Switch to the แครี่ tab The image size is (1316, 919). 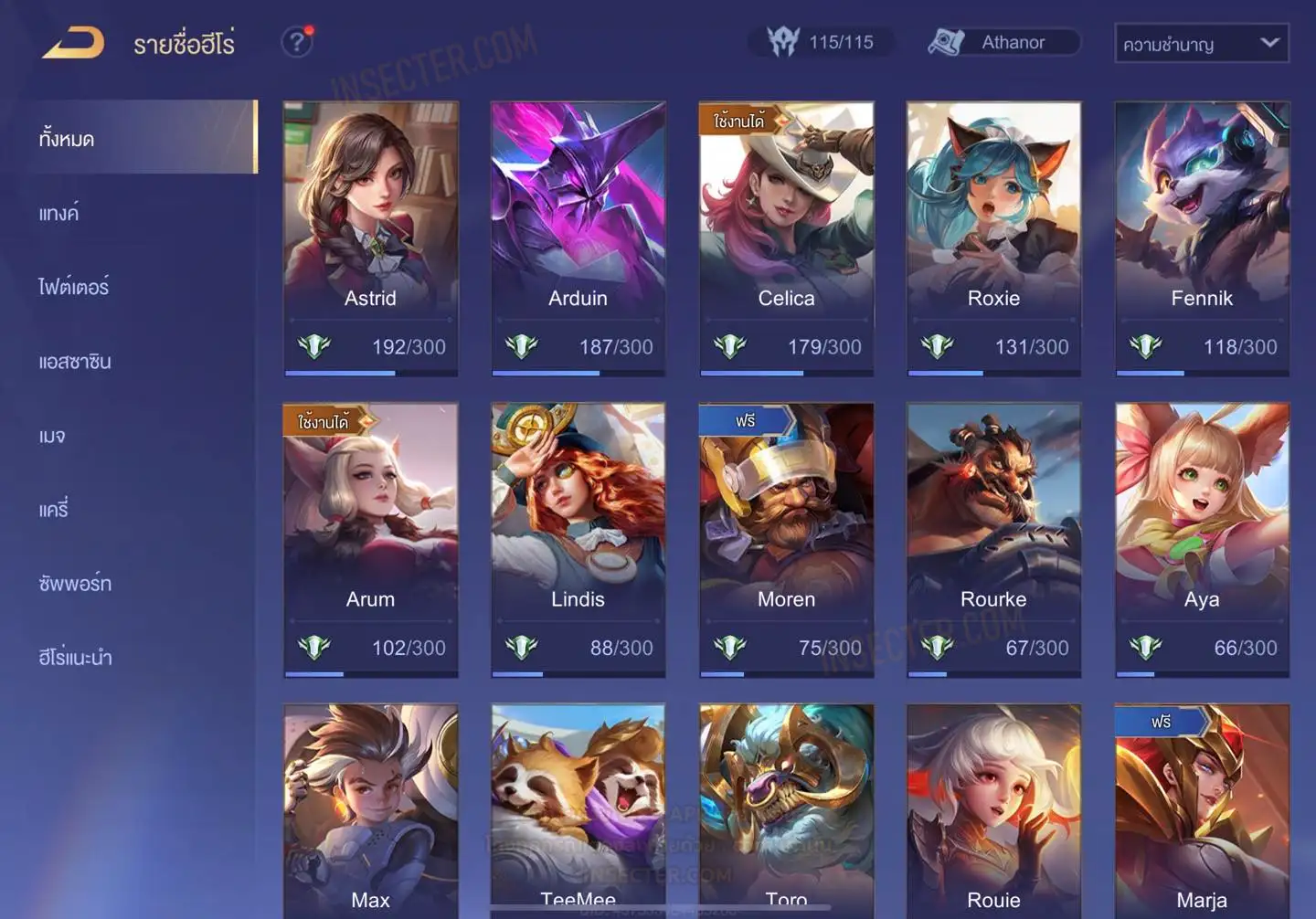(x=54, y=510)
